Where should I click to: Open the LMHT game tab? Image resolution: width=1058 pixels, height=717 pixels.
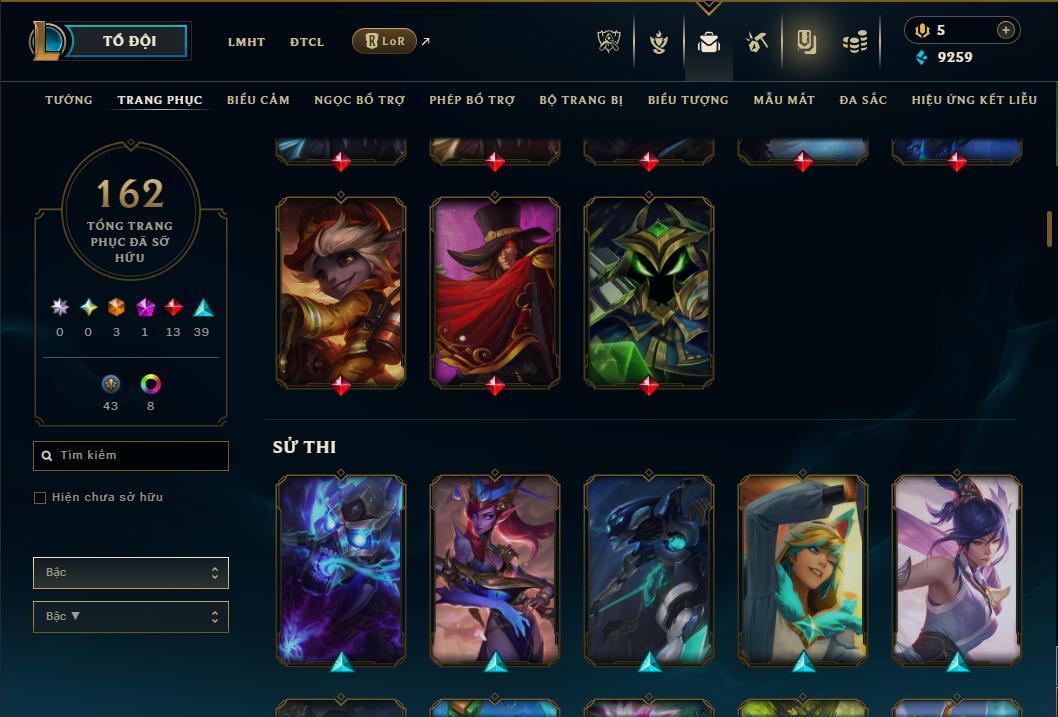click(246, 42)
